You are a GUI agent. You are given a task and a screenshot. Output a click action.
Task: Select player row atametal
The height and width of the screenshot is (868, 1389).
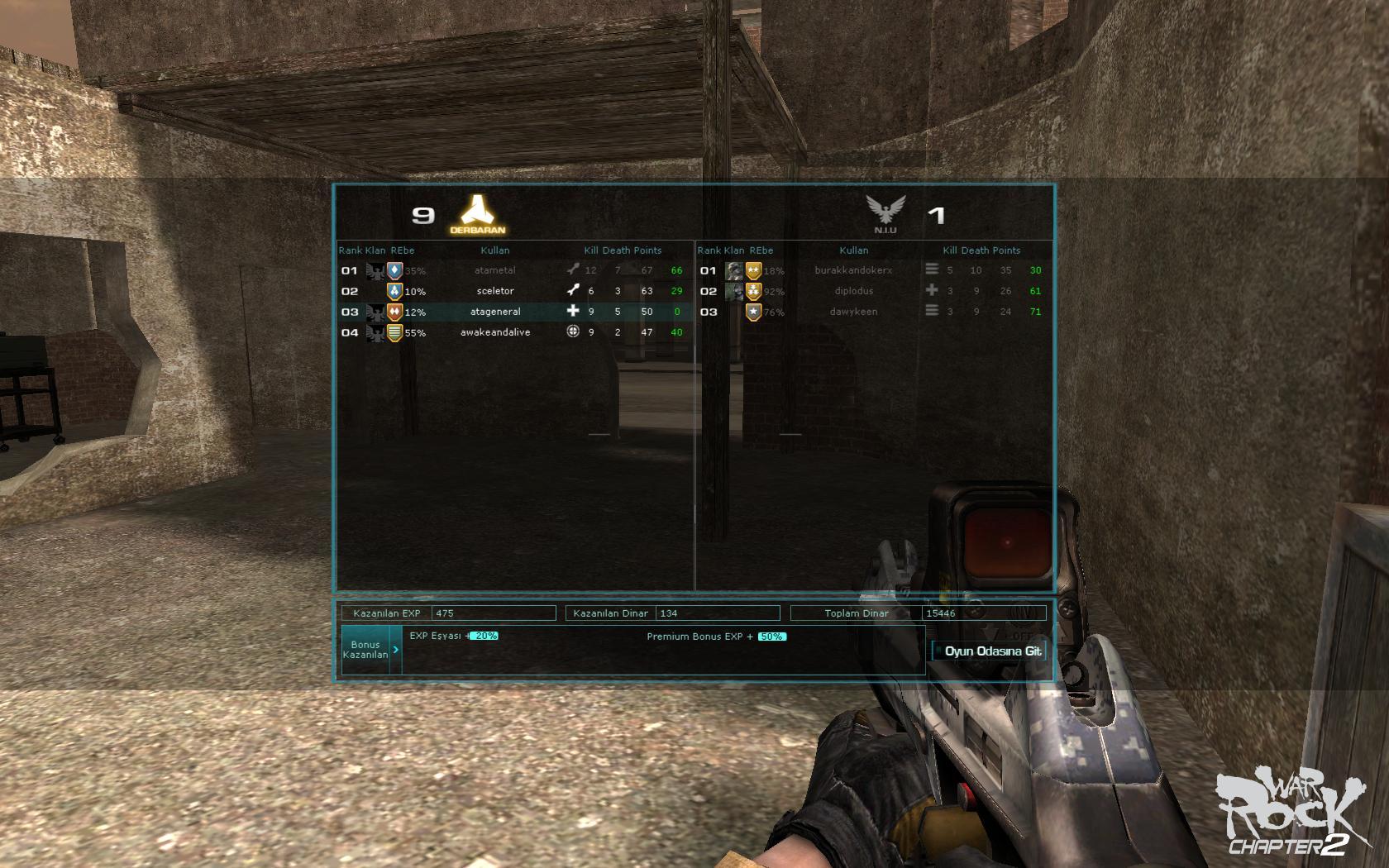point(495,270)
